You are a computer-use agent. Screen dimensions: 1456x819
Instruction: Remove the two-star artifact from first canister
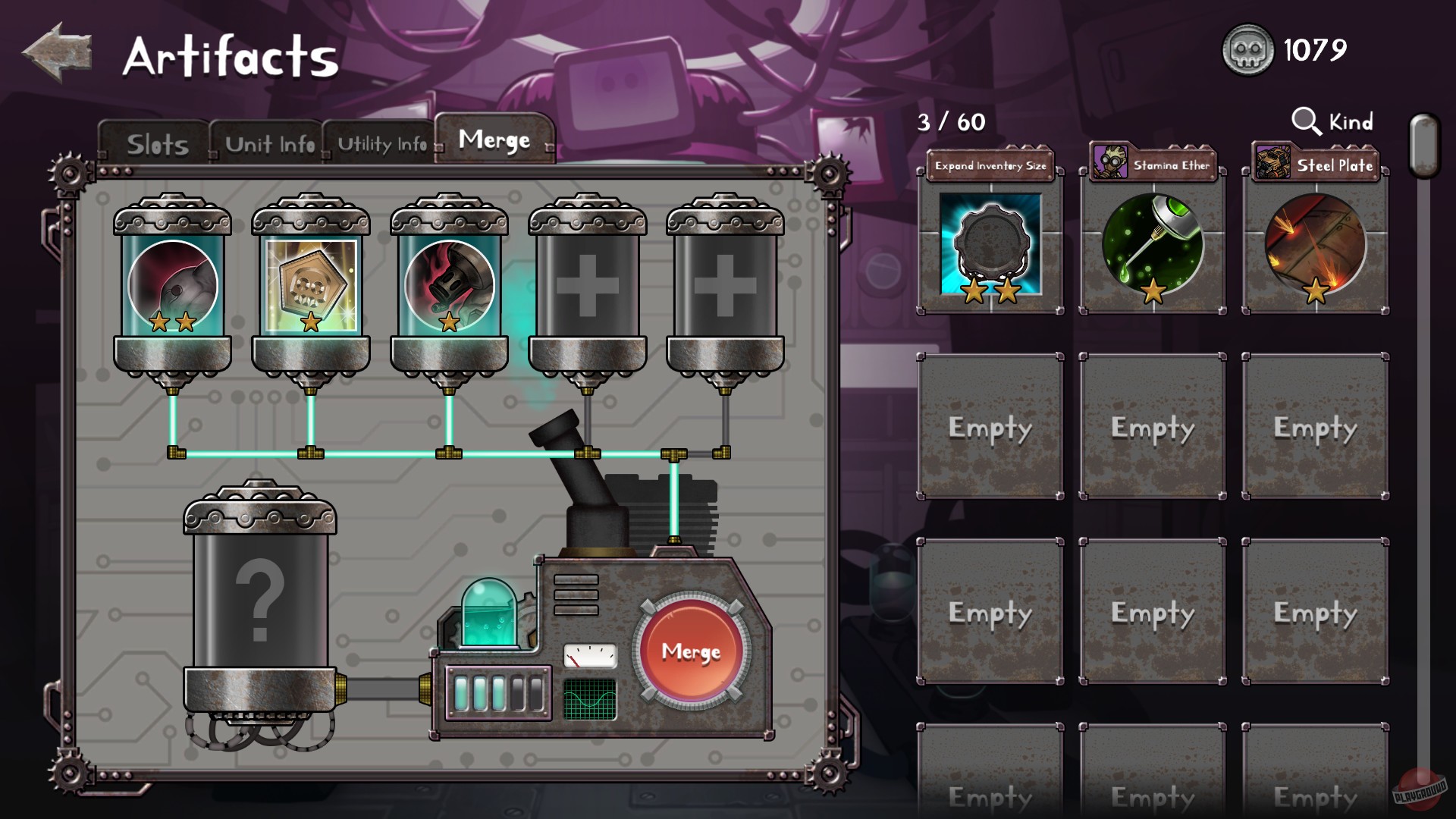(x=173, y=284)
